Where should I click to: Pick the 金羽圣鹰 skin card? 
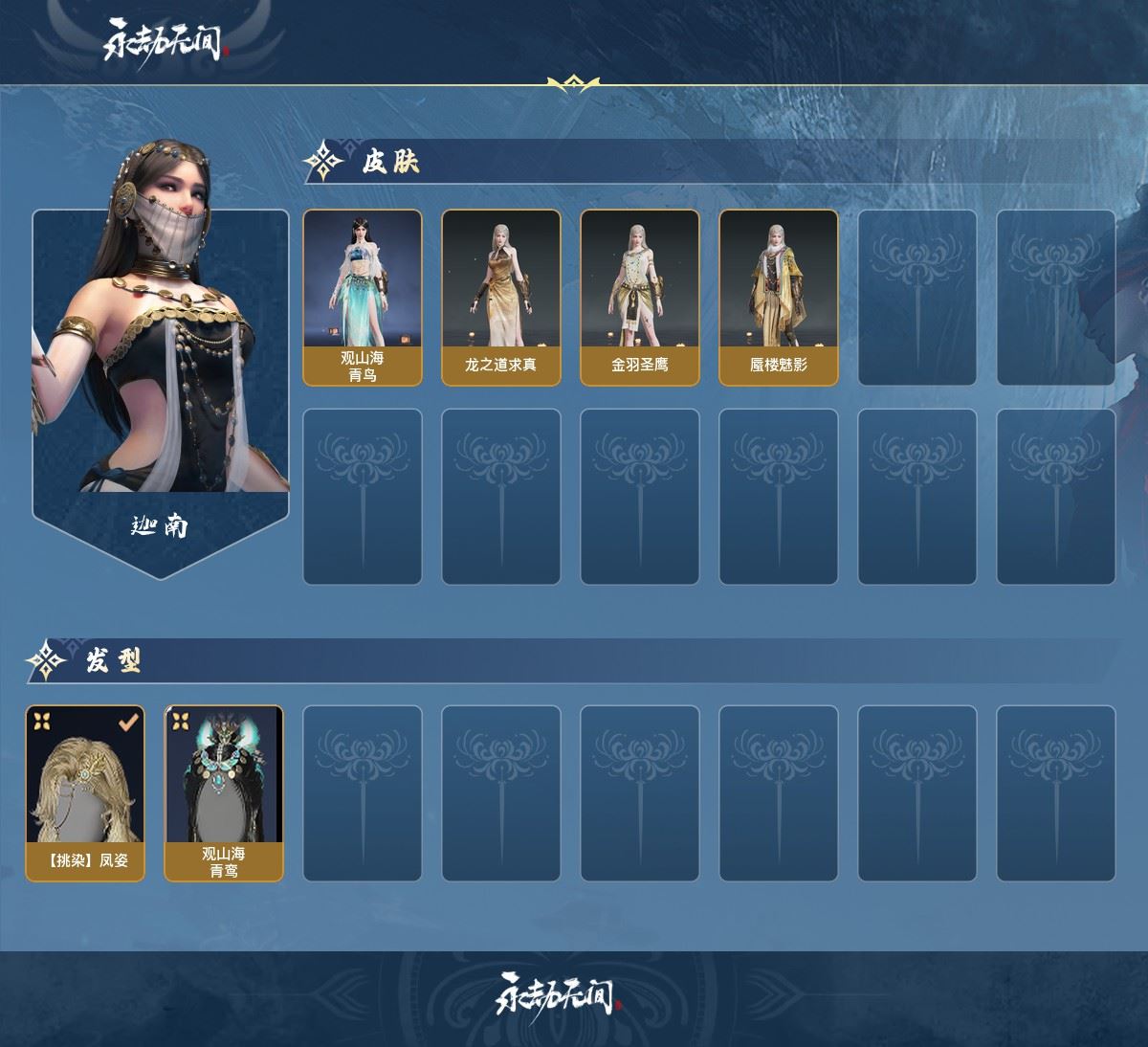[x=639, y=297]
